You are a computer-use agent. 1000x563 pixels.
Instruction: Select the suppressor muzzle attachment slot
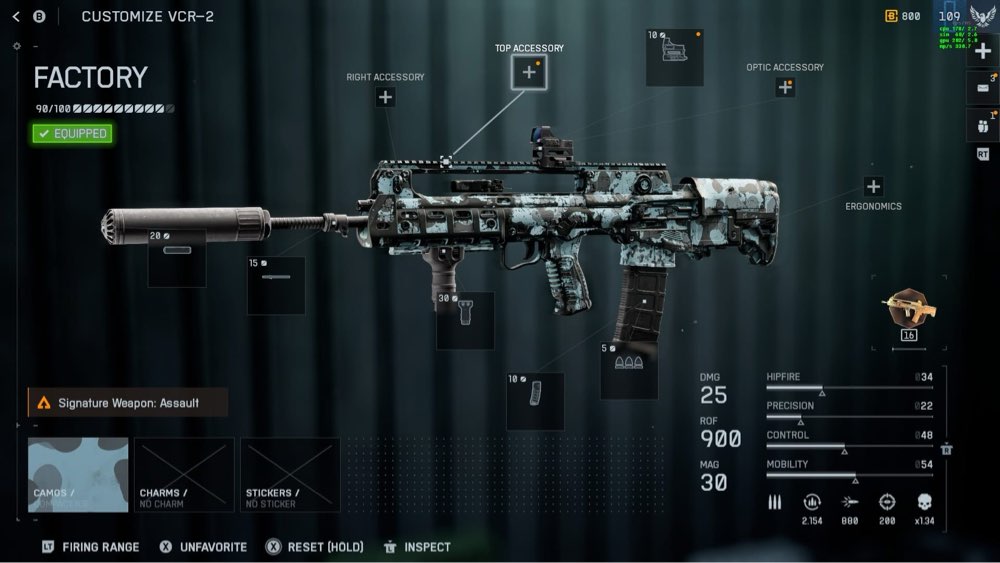point(177,258)
